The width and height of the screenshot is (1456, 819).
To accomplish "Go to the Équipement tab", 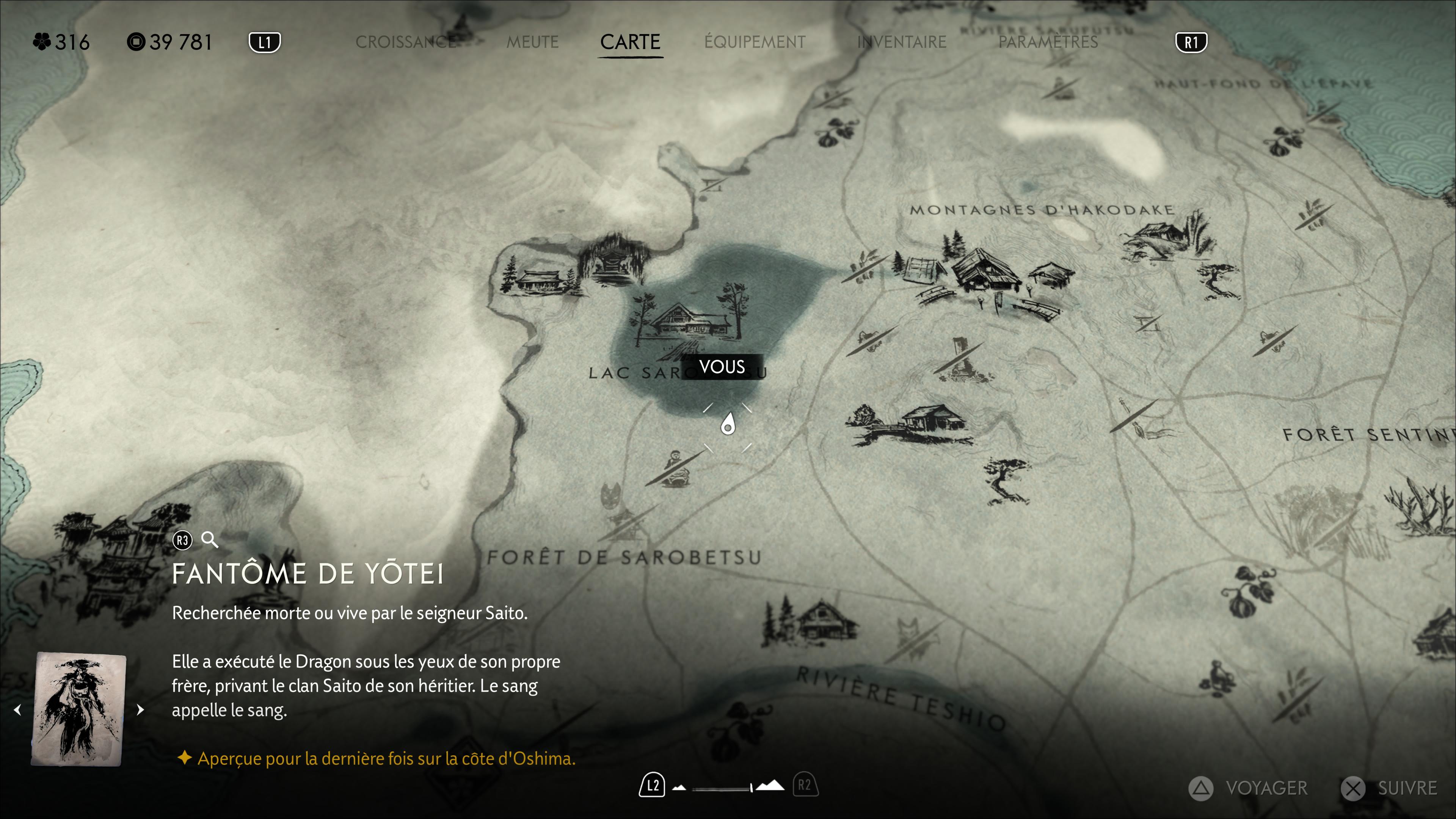I will 755,42.
